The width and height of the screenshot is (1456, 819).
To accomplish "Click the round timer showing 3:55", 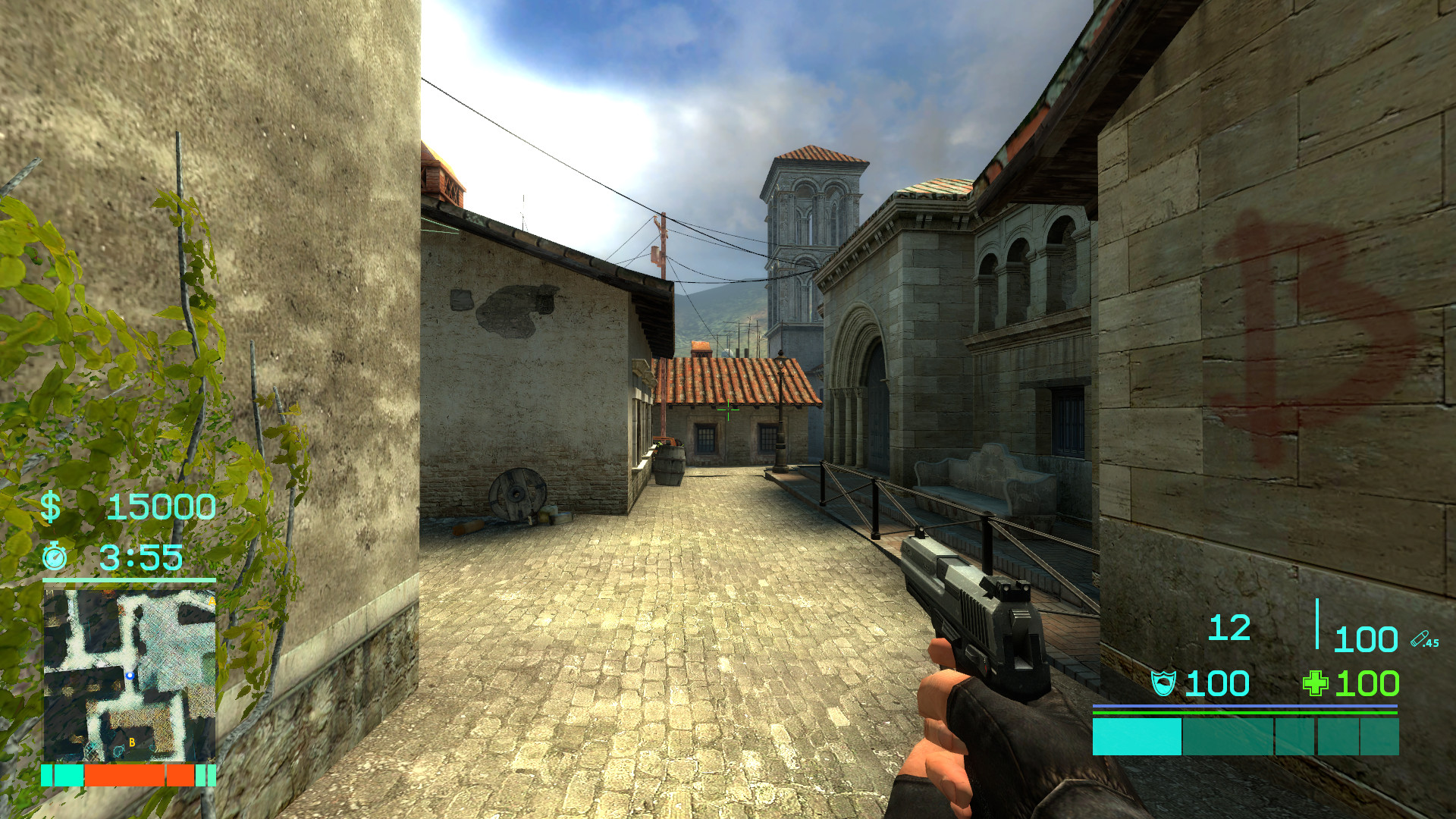I will point(141,559).
